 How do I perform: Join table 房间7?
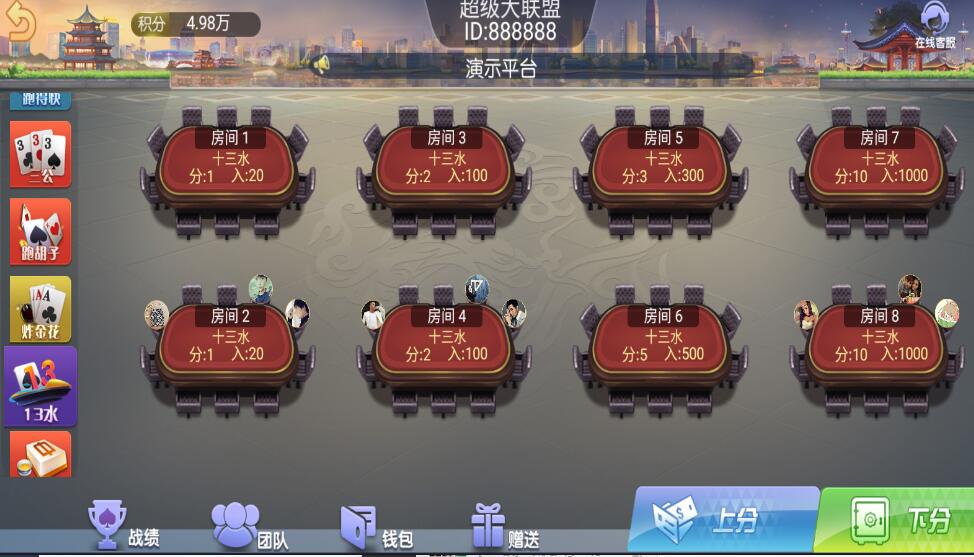pos(875,167)
